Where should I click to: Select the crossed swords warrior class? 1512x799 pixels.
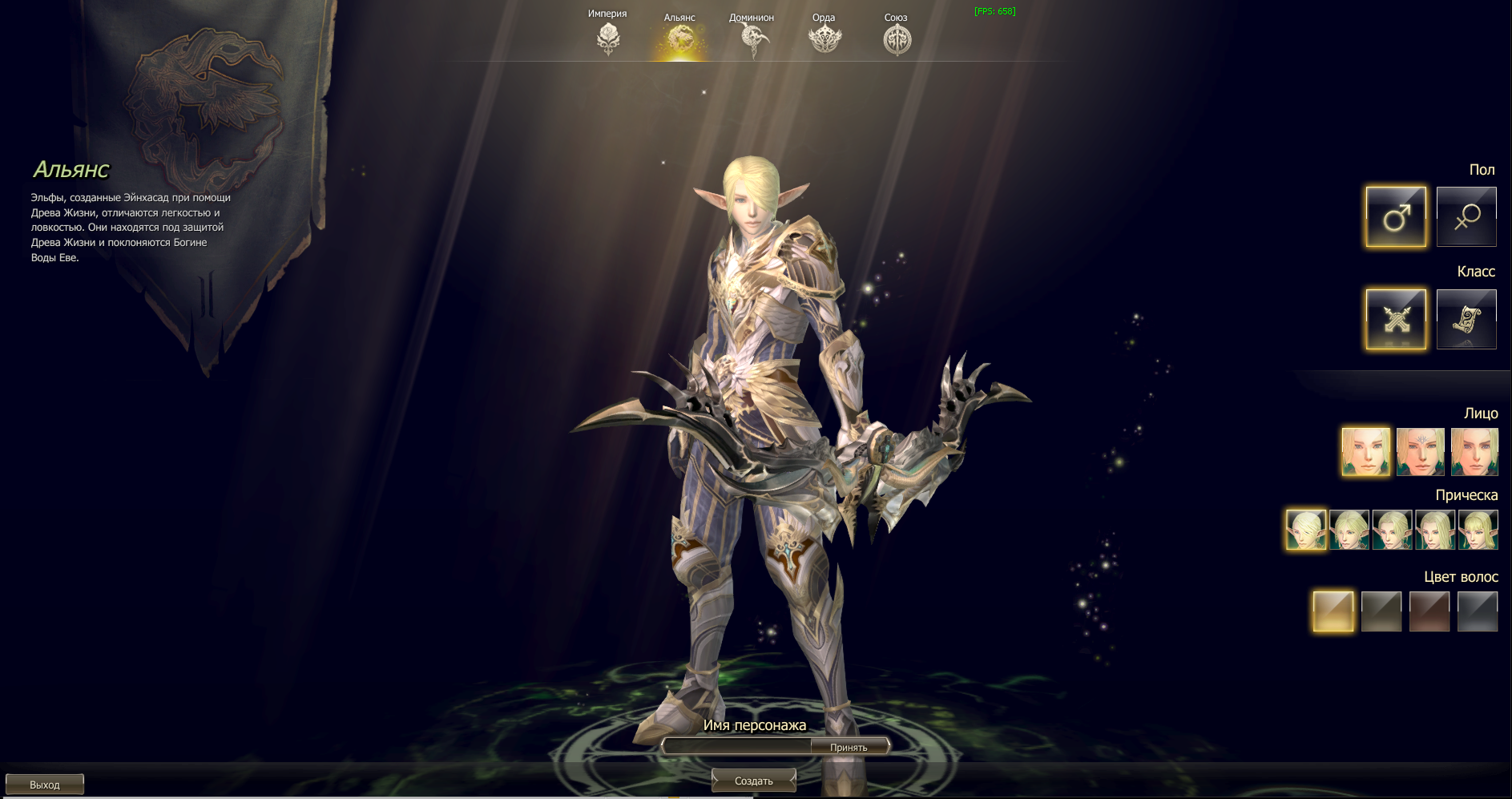pos(1396,319)
